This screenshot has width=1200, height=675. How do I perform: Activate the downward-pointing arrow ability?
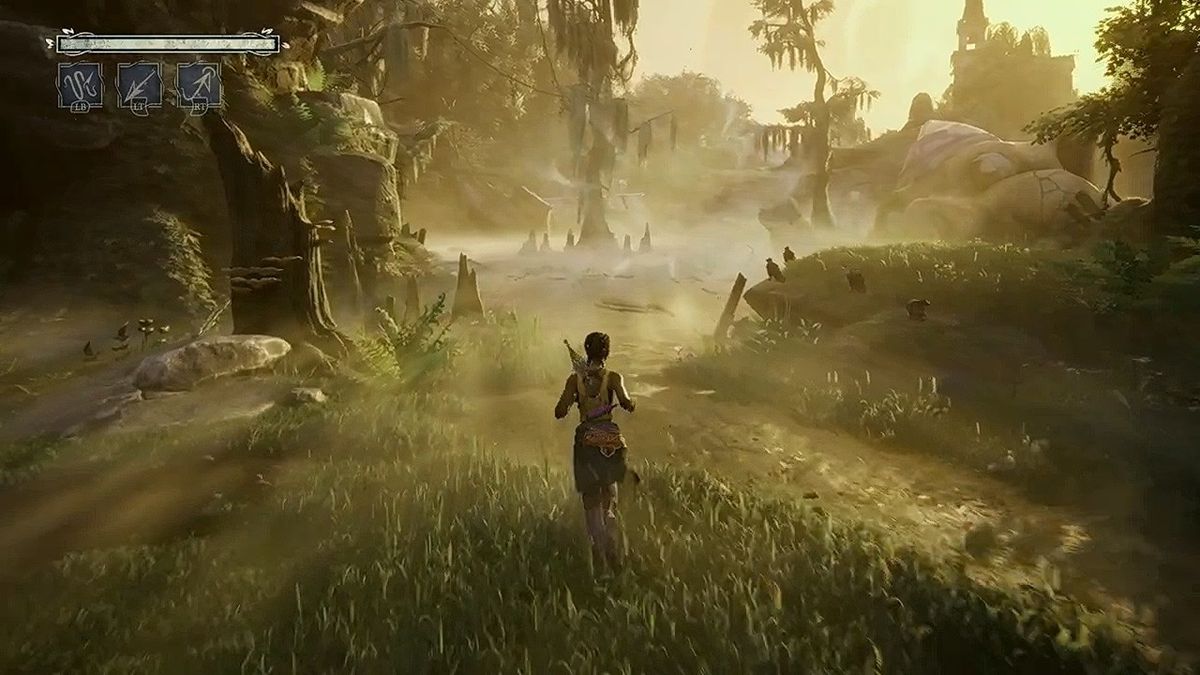tap(139, 85)
